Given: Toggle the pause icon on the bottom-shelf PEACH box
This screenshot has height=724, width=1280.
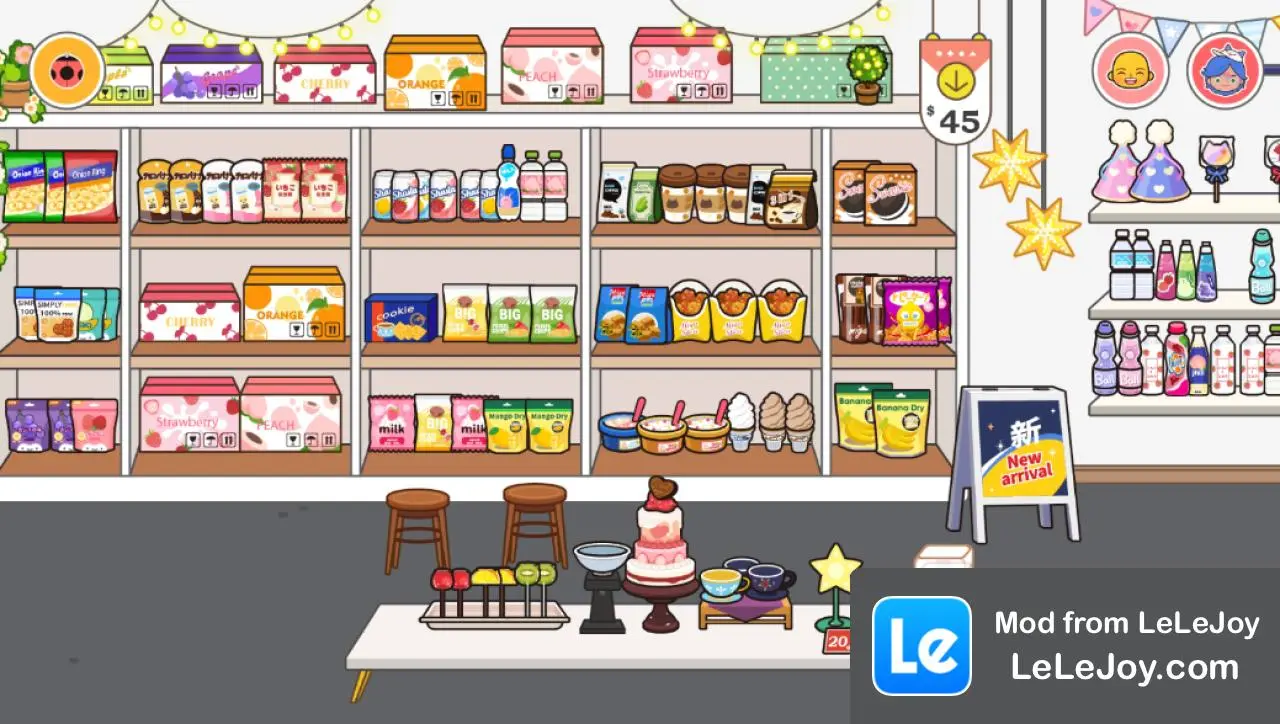Looking at the screenshot, I should tap(329, 441).
